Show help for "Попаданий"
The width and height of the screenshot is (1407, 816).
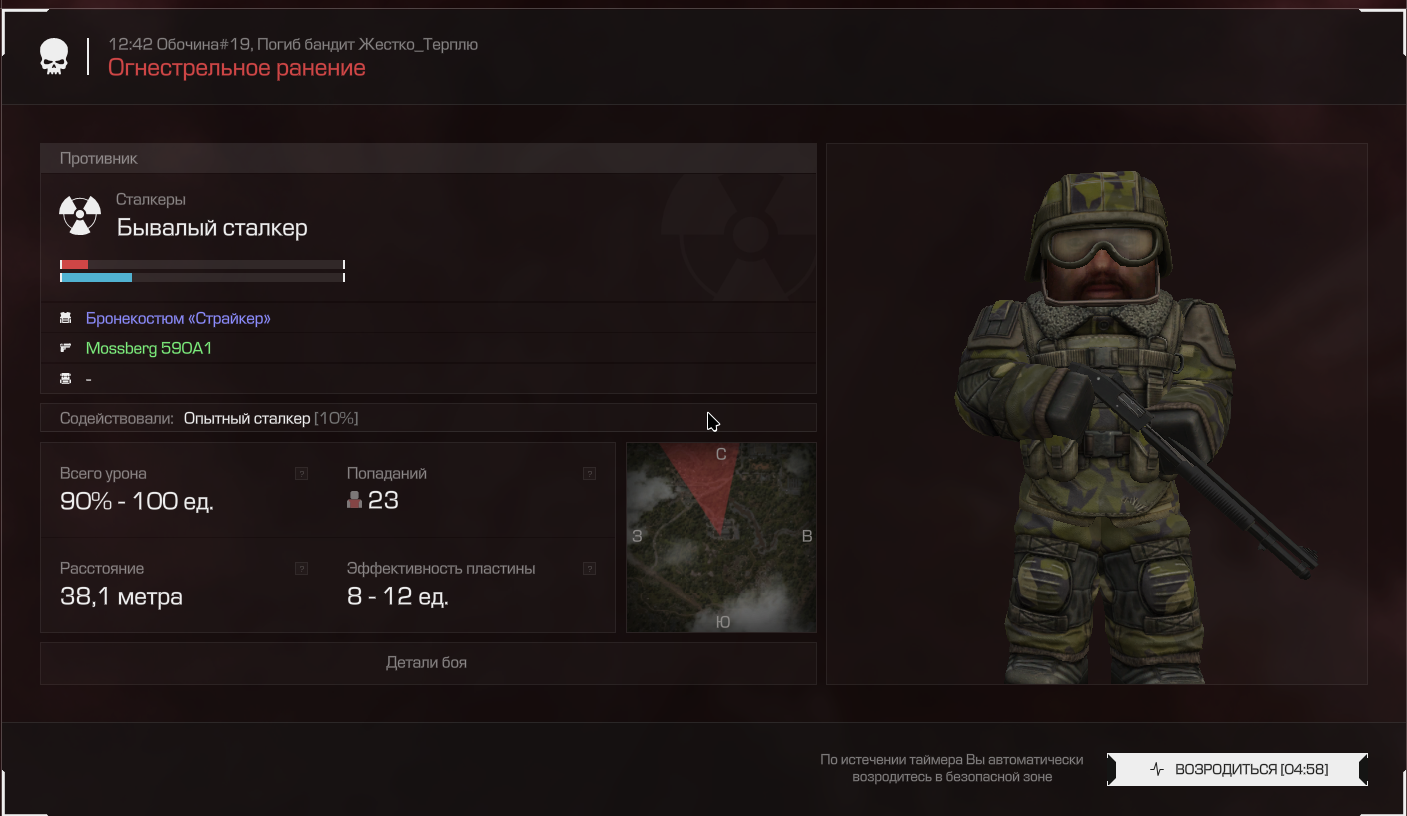point(589,474)
